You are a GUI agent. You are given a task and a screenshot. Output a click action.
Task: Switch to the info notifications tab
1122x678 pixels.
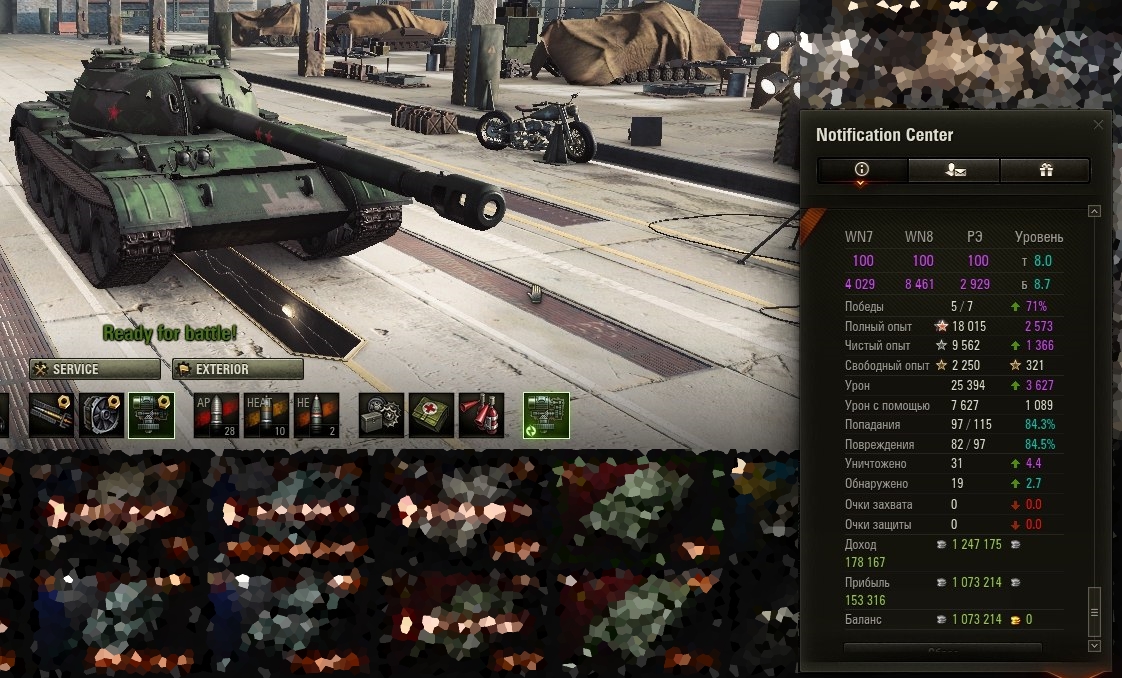coord(862,170)
